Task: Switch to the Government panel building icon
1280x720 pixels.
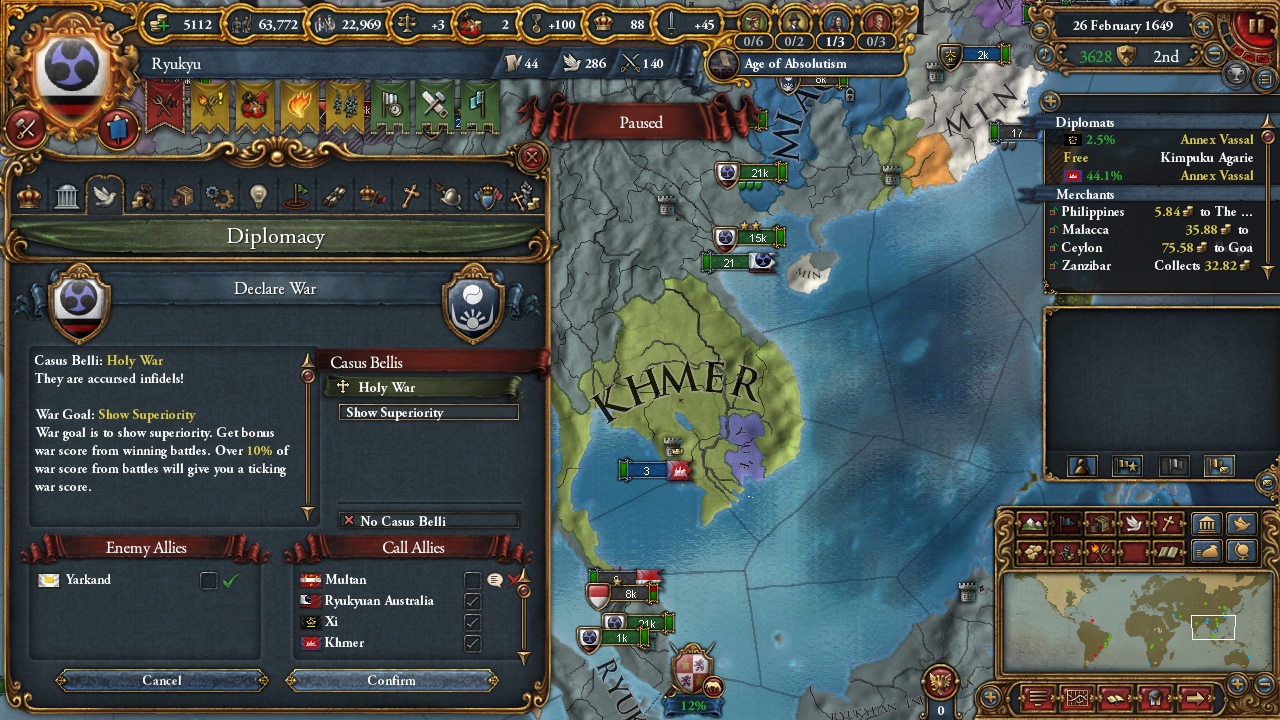Action: click(66, 196)
